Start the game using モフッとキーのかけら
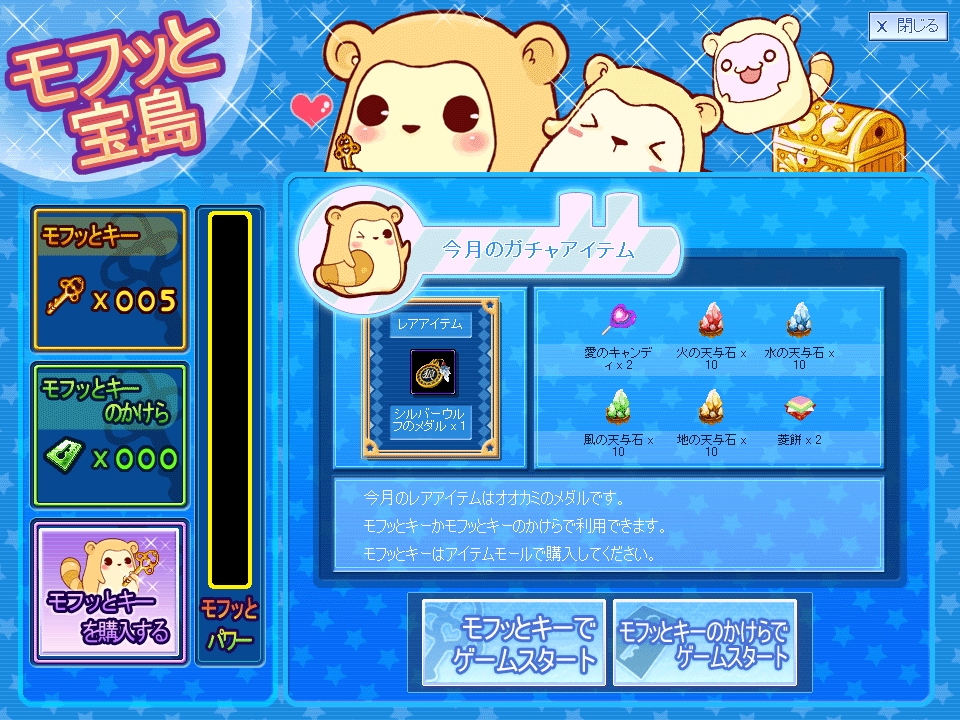Screen dimensions: 960x720 704,643
